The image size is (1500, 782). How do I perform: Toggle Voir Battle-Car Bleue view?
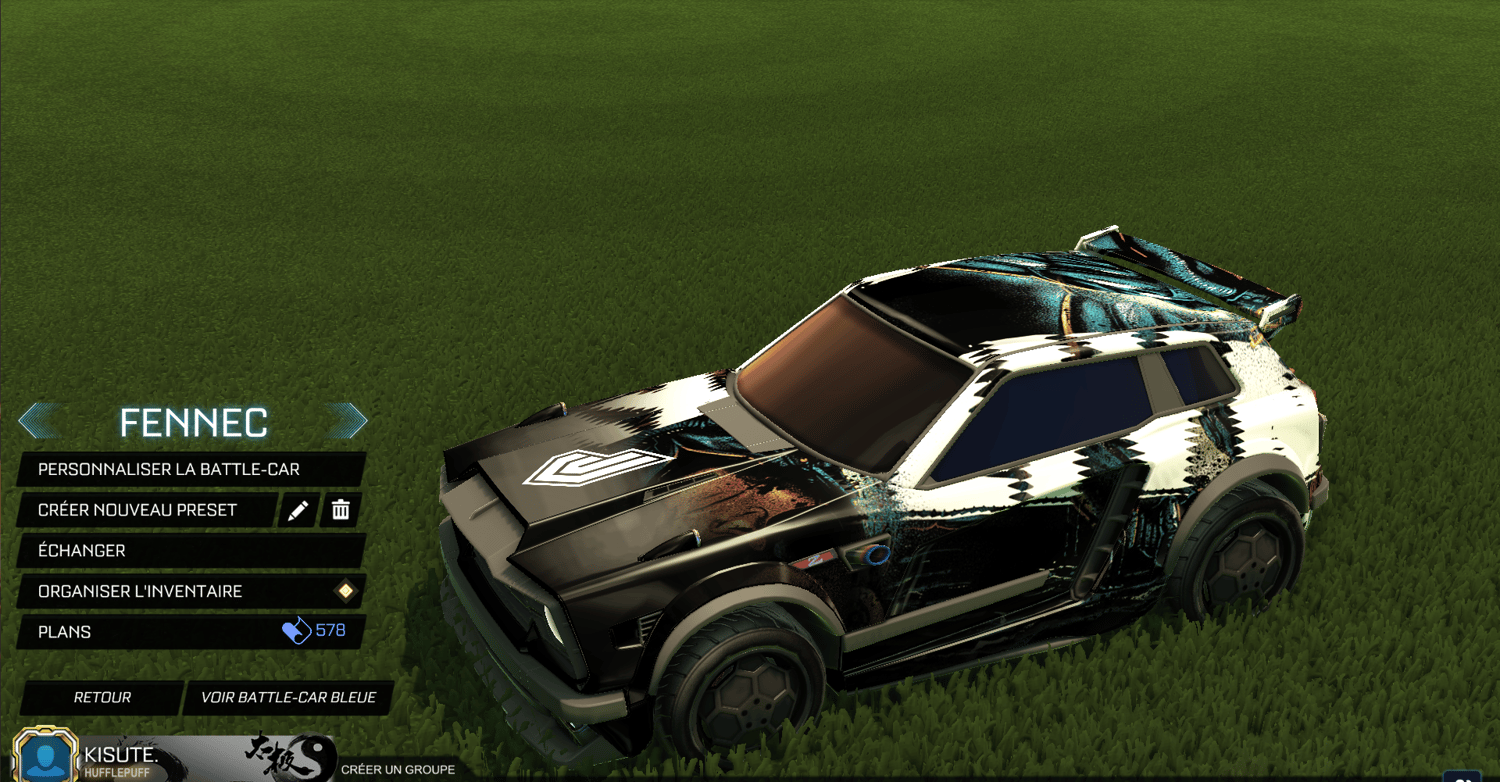tap(288, 698)
